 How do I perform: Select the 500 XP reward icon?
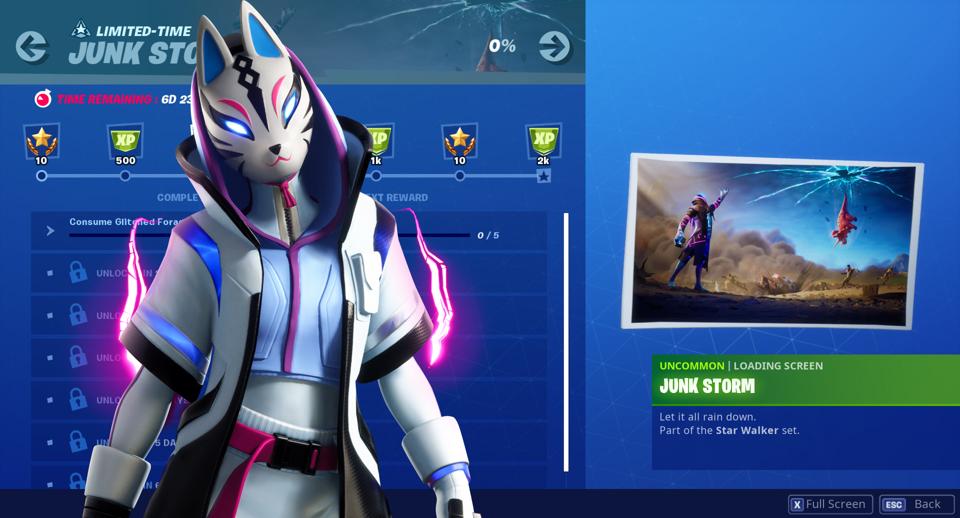click(125, 143)
